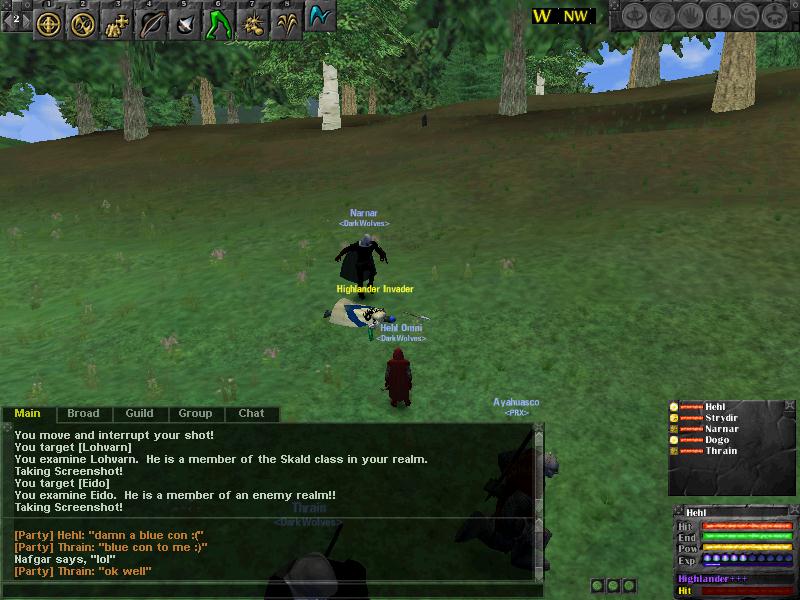Pick Thrain from the group window

(720, 451)
